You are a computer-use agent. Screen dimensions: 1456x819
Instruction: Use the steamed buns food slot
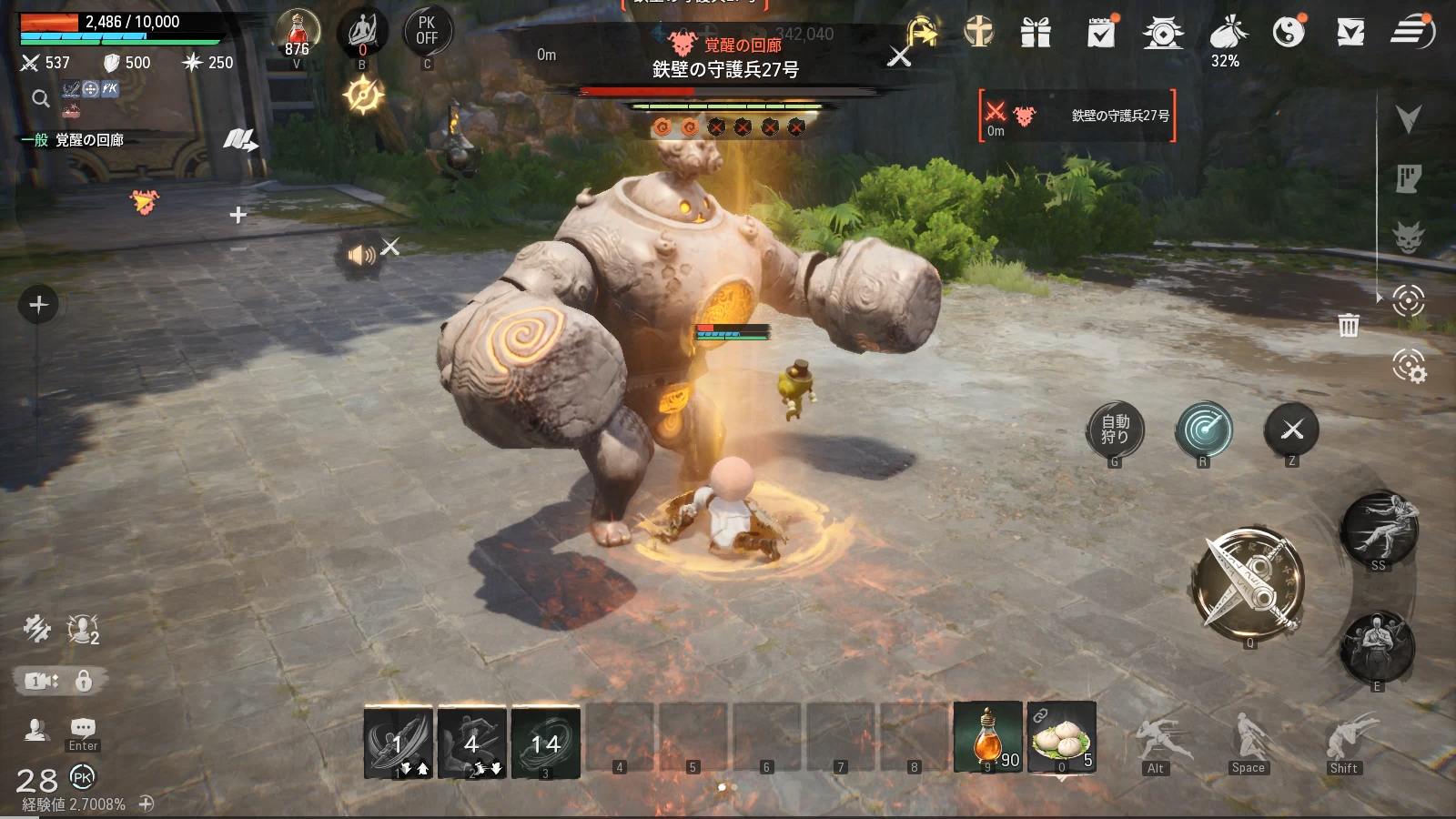pos(1062,737)
